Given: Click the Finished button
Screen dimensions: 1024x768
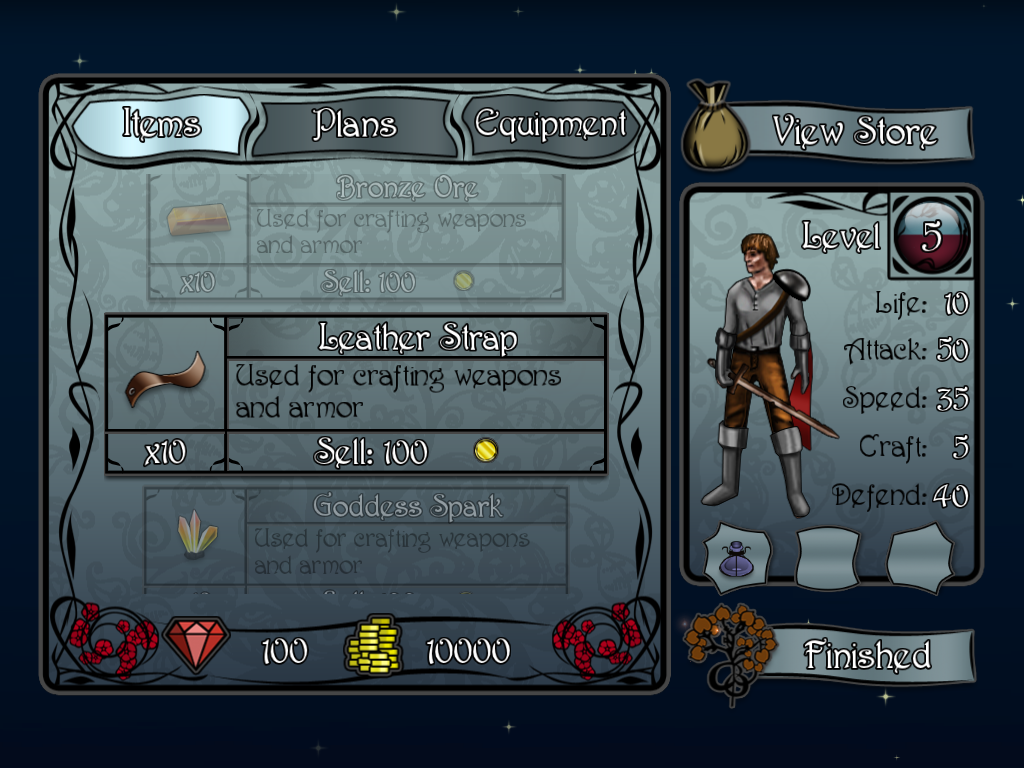Looking at the screenshot, I should click(x=866, y=656).
